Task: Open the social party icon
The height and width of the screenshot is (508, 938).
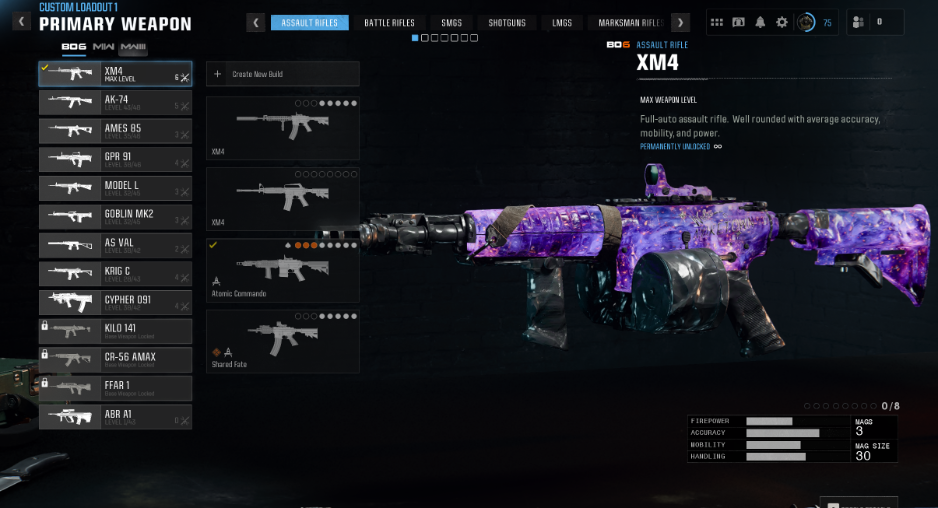Action: (x=858, y=22)
